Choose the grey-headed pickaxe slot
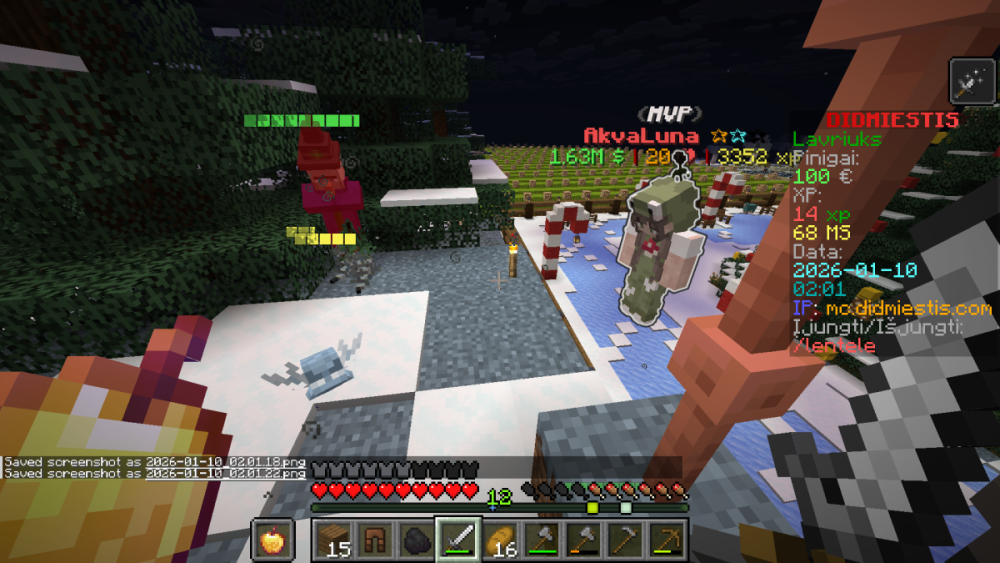 (x=621, y=541)
